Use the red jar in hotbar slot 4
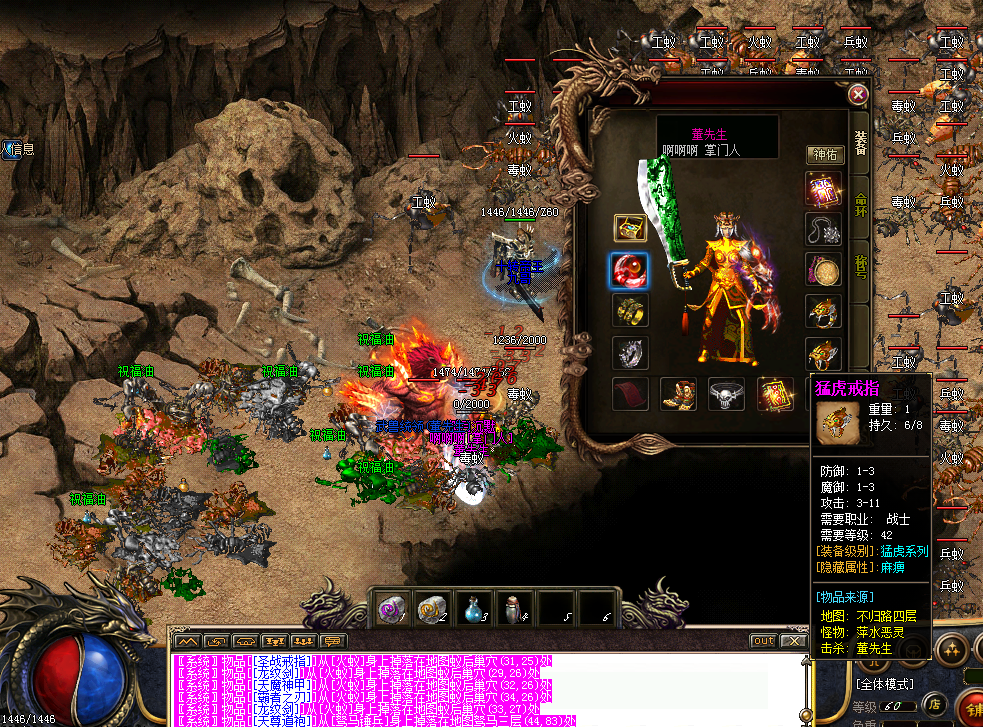983x727 pixels. click(x=515, y=607)
